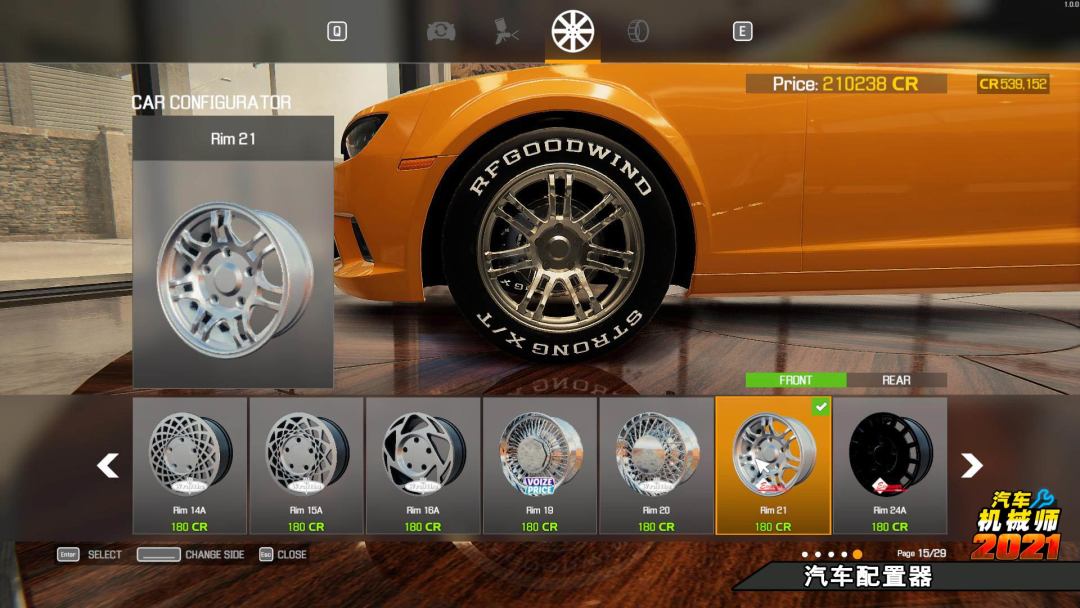
Task: Switch to the REAR wheel side
Action: pos(896,380)
